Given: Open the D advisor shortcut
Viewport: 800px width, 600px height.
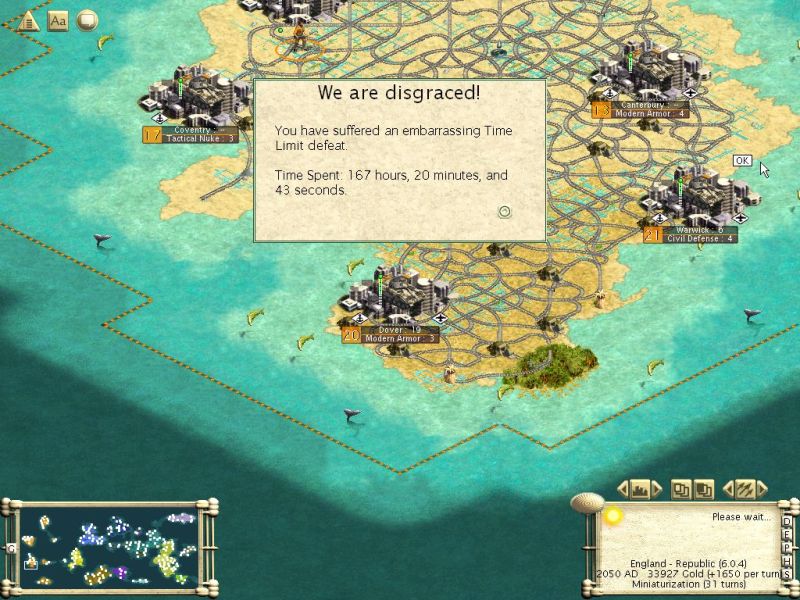Looking at the screenshot, I should pos(787,521).
